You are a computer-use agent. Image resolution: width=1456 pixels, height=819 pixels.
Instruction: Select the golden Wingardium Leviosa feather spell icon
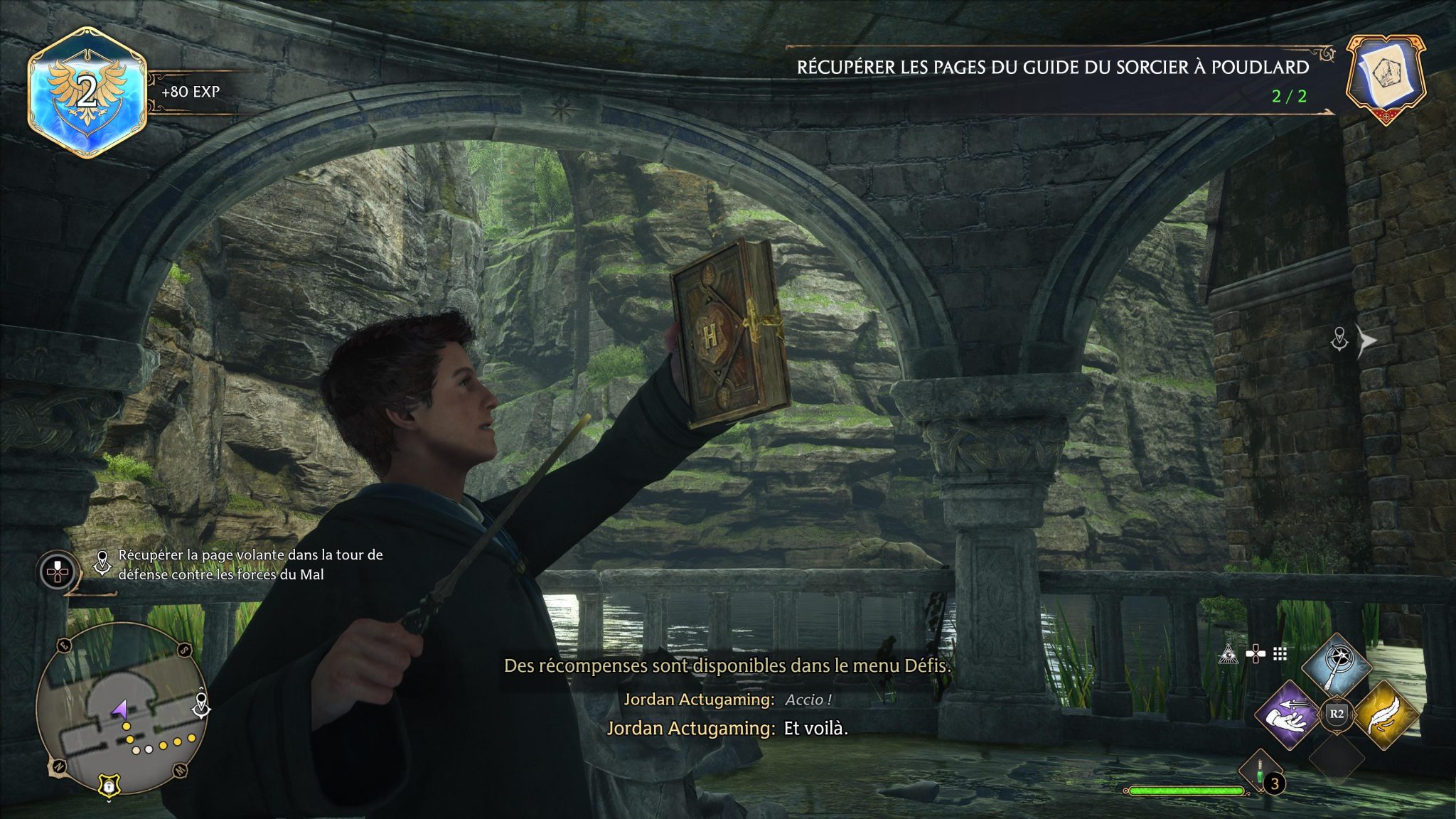[x=1387, y=716]
